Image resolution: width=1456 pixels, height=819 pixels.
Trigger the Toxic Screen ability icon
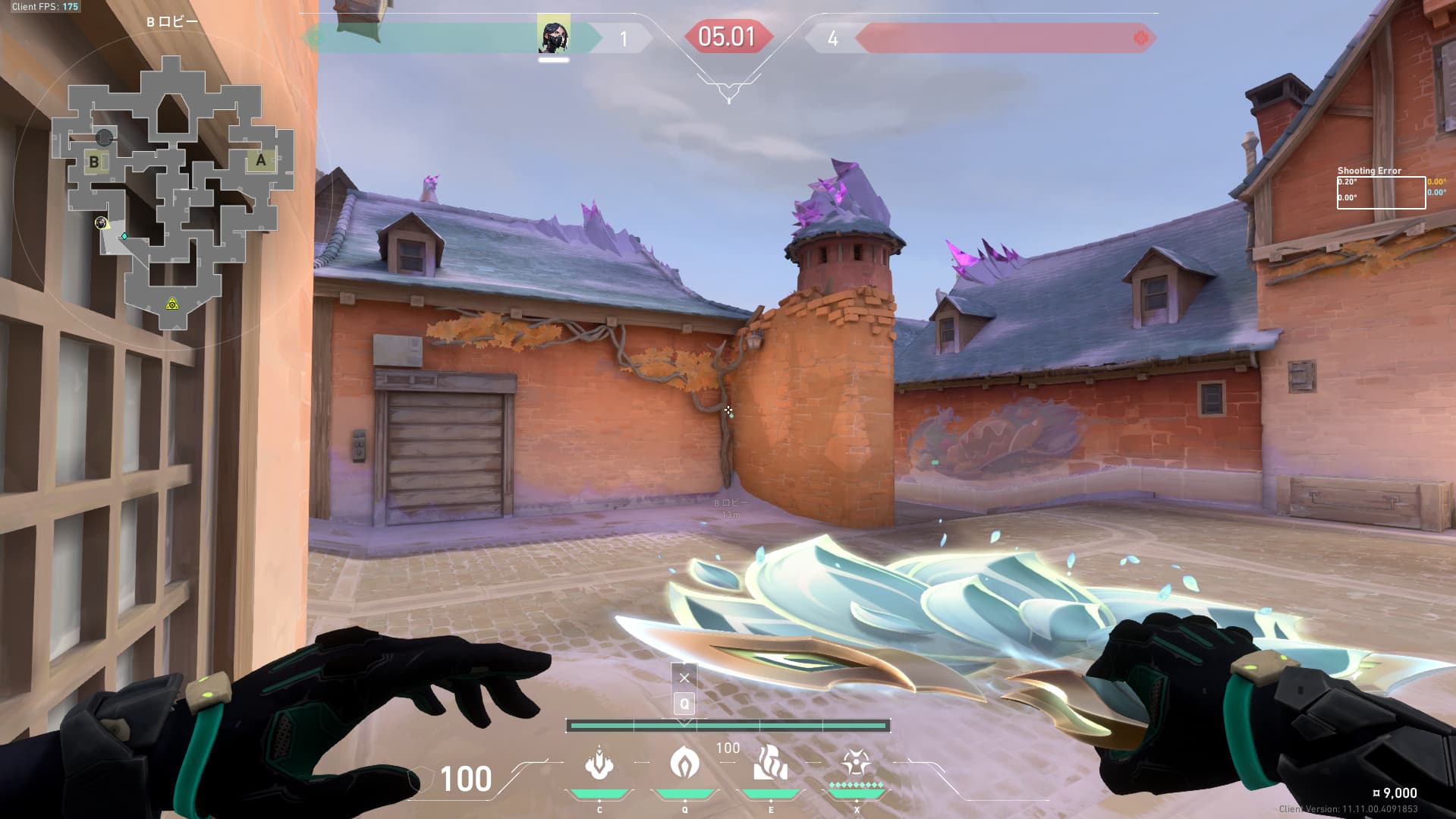pos(770,764)
